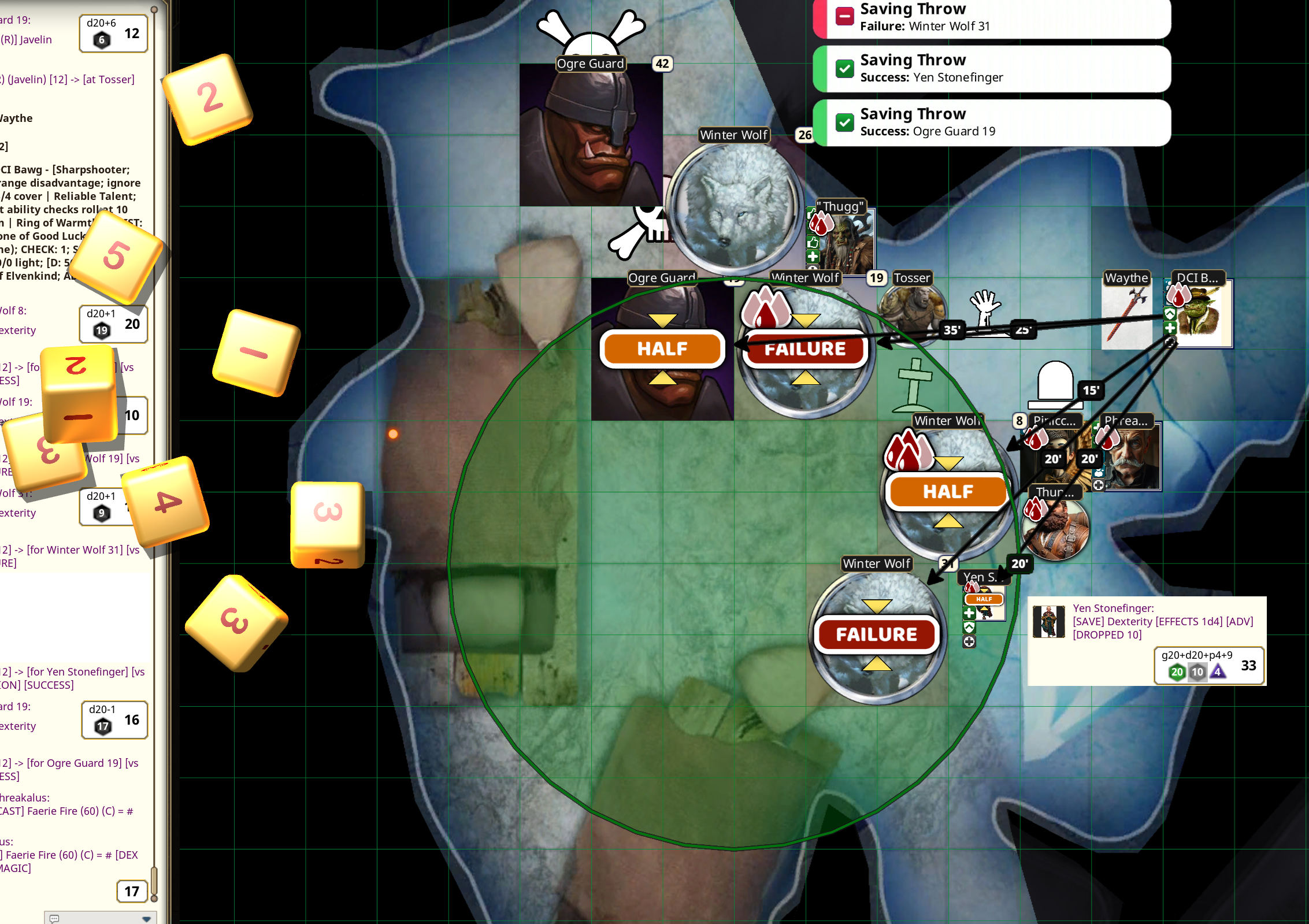Viewport: 1309px width, 924px height.
Task: Click the HALF damage banner on Winter Wolf 8
Action: (x=947, y=492)
